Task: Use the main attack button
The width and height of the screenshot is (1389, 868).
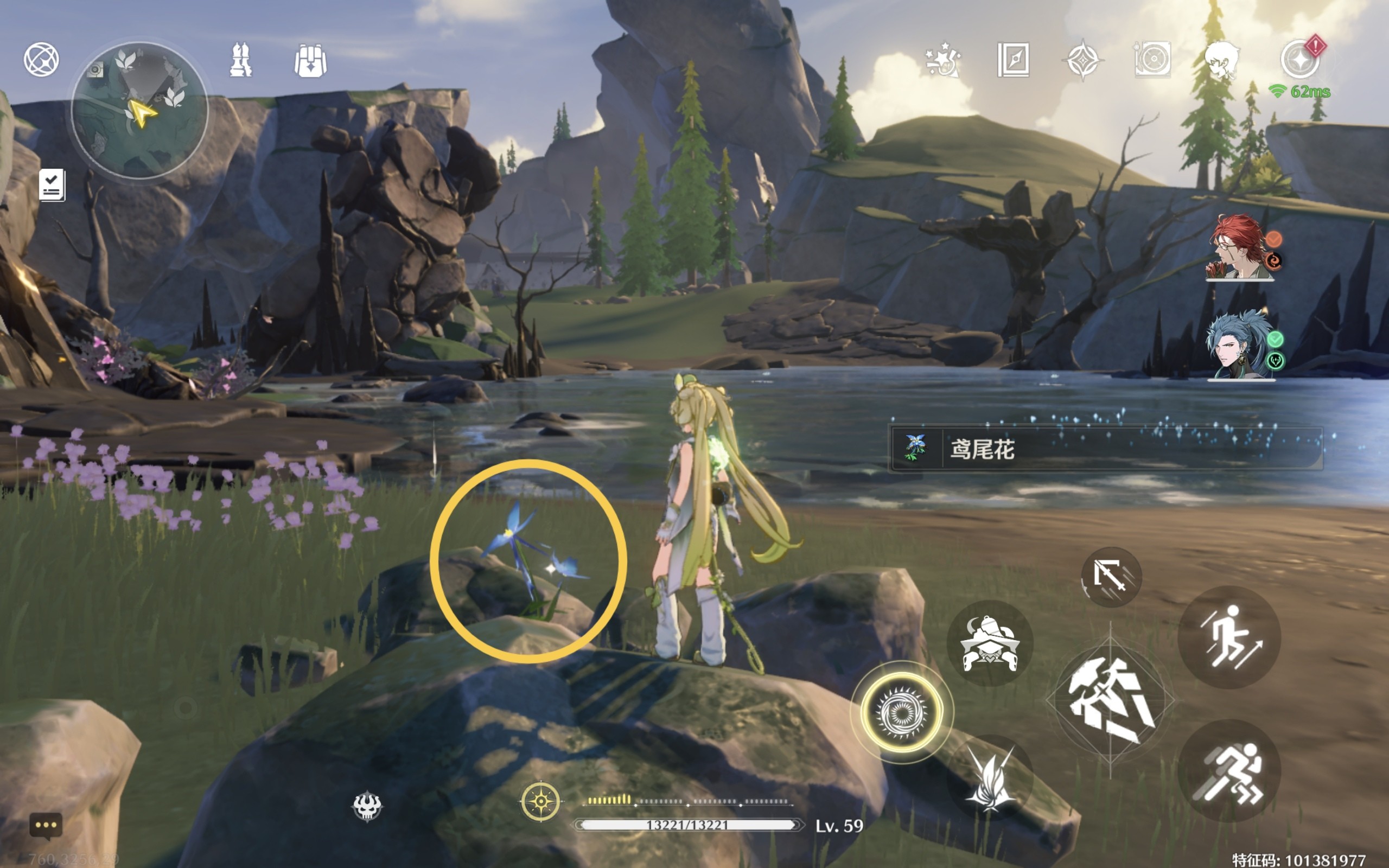Action: coord(1110,701)
